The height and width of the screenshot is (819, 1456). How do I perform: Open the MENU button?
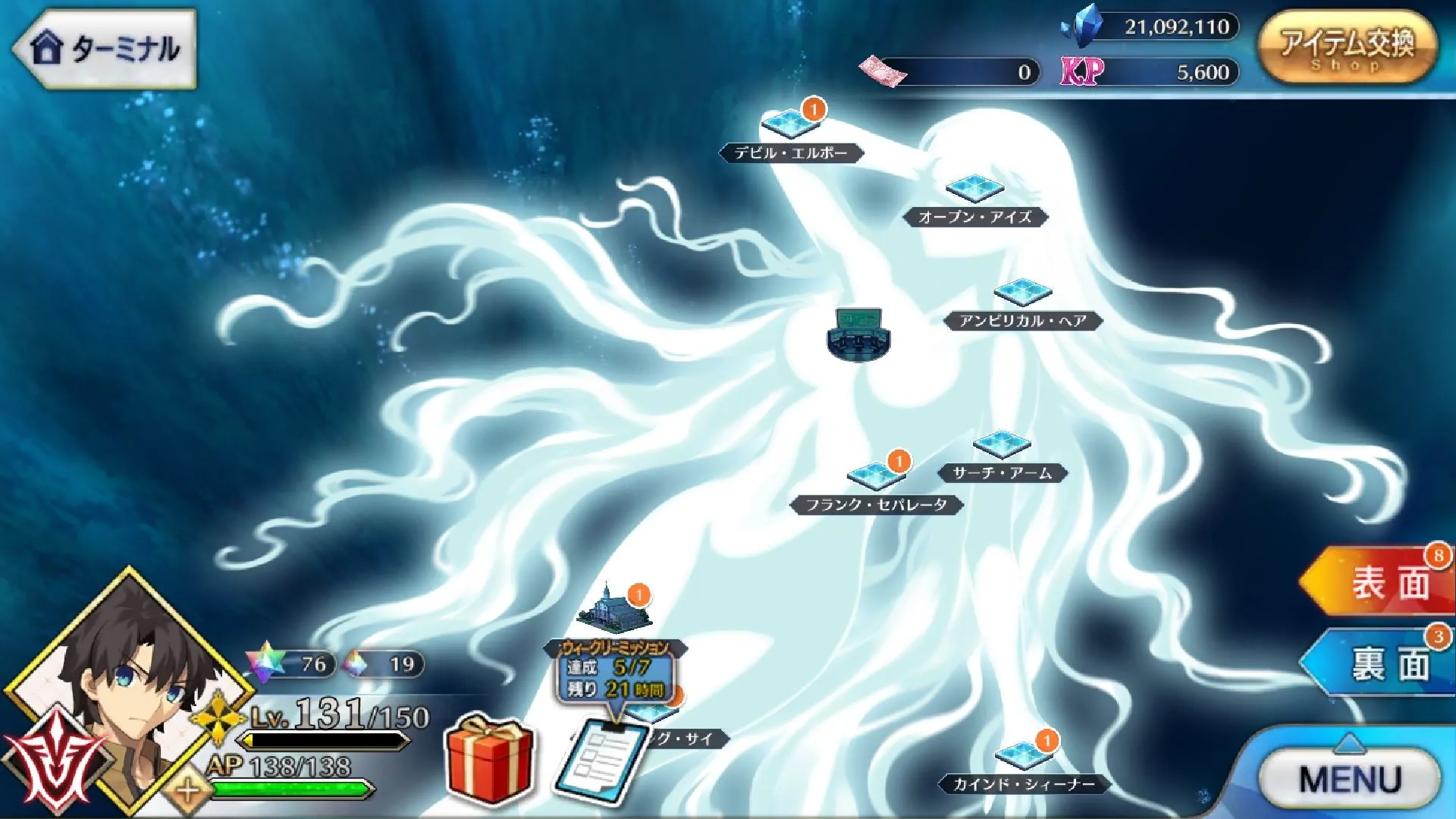point(1350,779)
